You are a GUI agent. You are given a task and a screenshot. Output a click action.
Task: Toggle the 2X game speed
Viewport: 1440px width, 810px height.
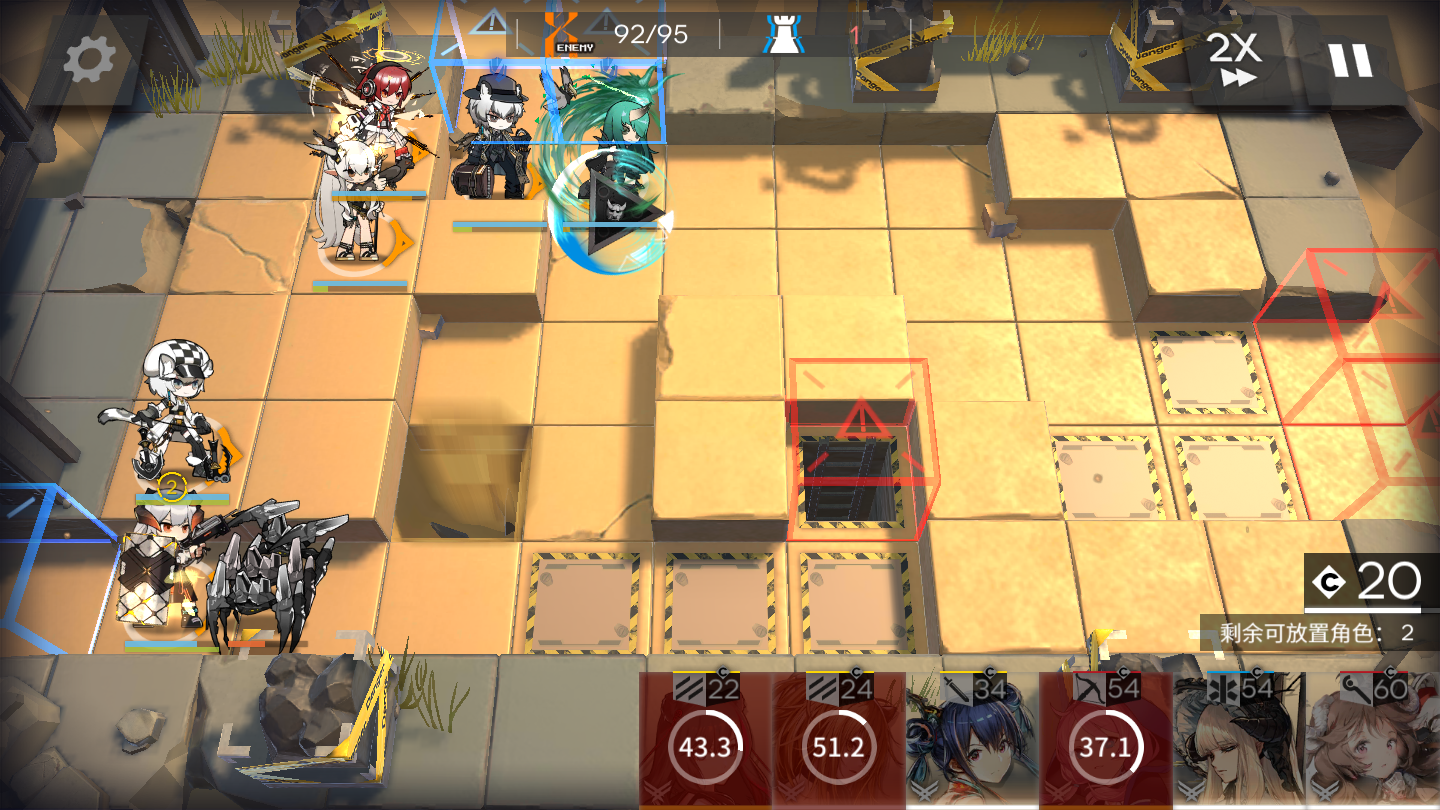(1234, 60)
